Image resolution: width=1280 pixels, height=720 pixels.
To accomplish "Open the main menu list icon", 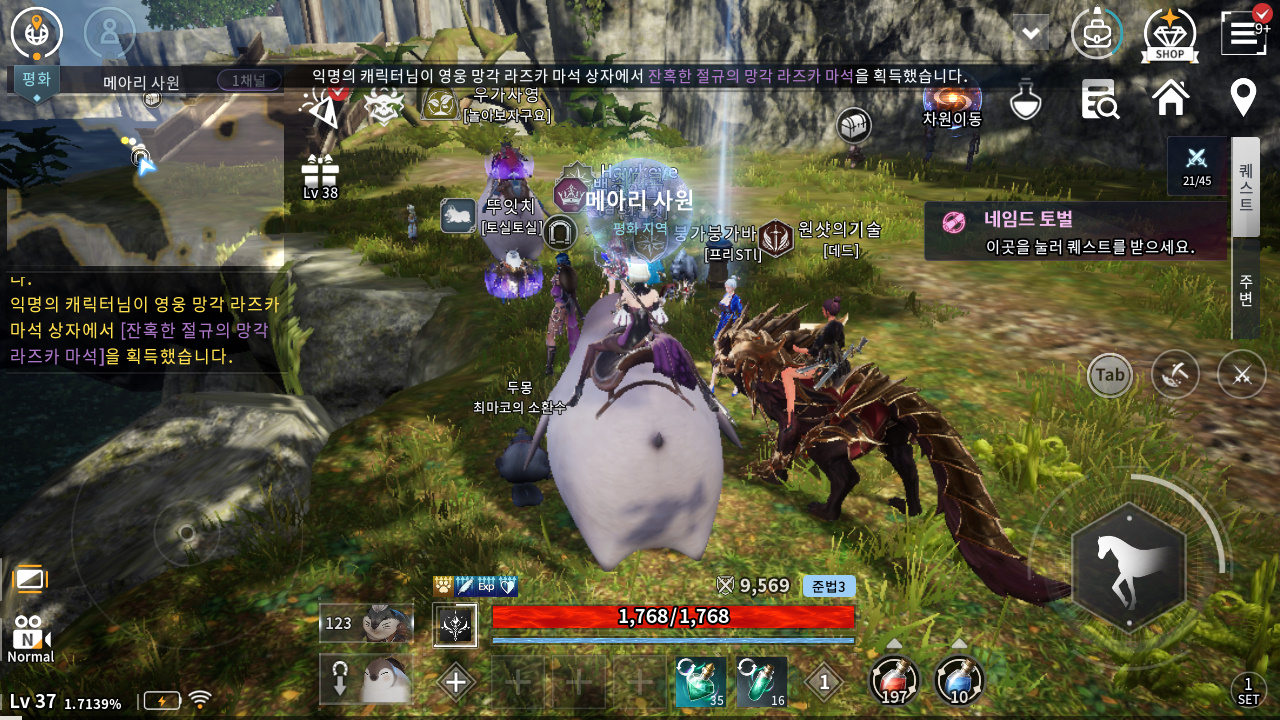I will [x=1244, y=33].
